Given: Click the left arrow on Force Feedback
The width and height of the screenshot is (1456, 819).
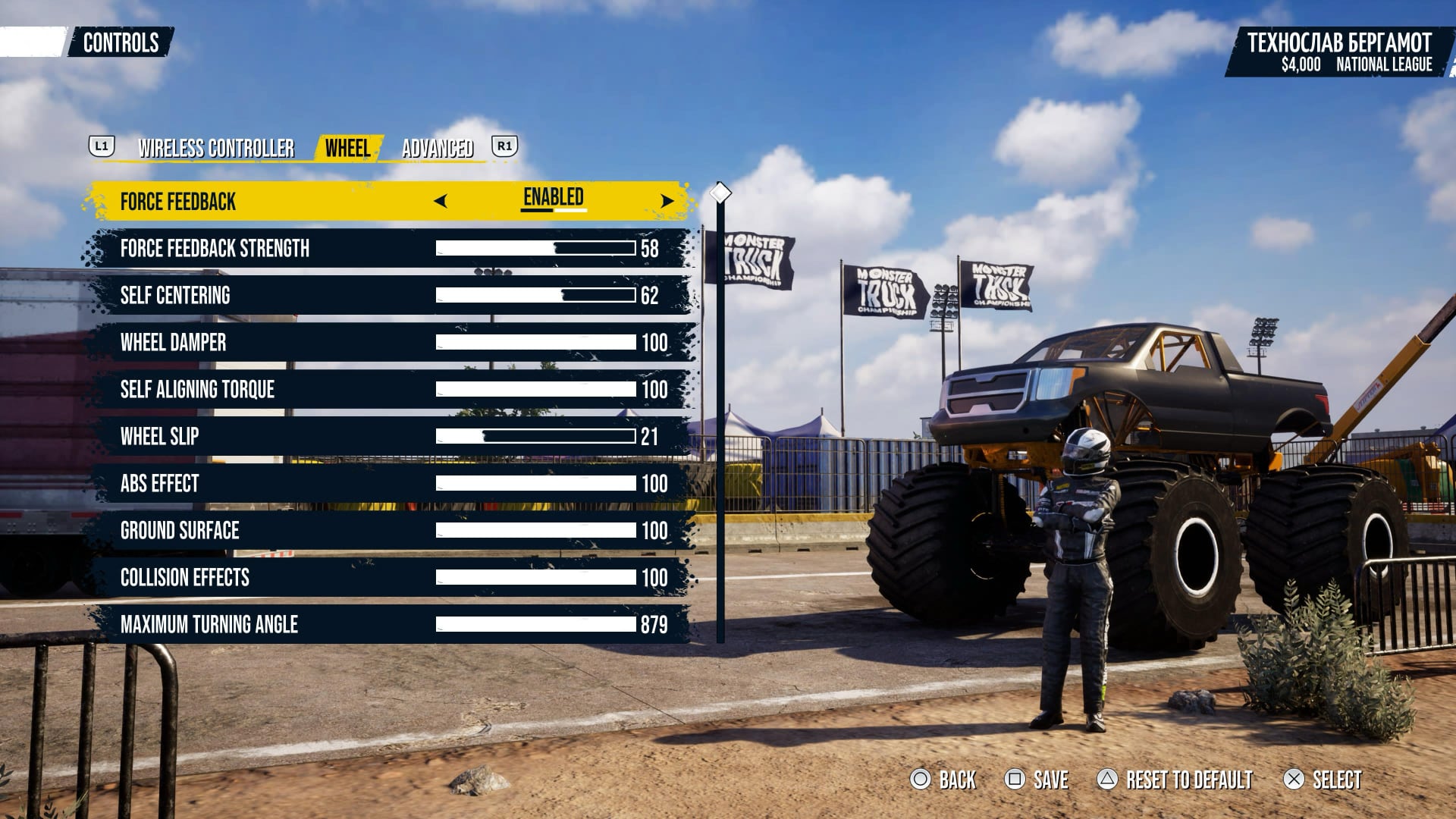Looking at the screenshot, I should tap(441, 201).
